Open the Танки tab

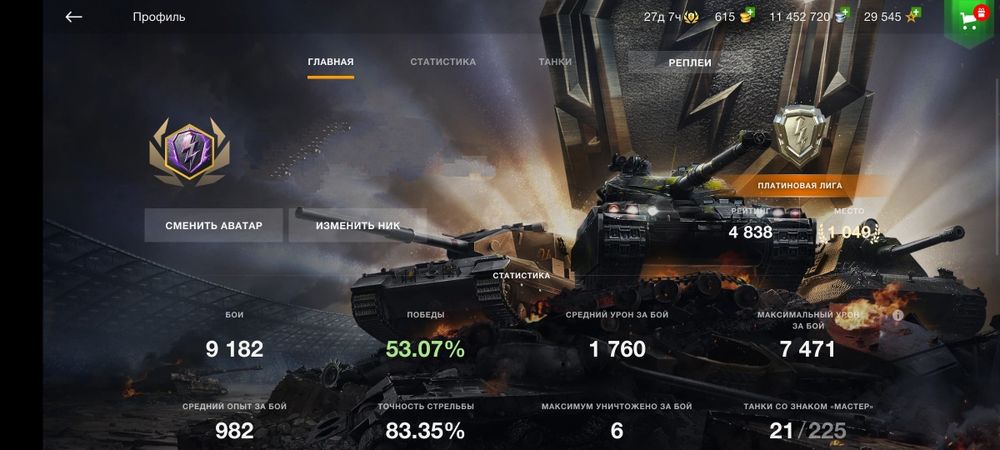555,62
